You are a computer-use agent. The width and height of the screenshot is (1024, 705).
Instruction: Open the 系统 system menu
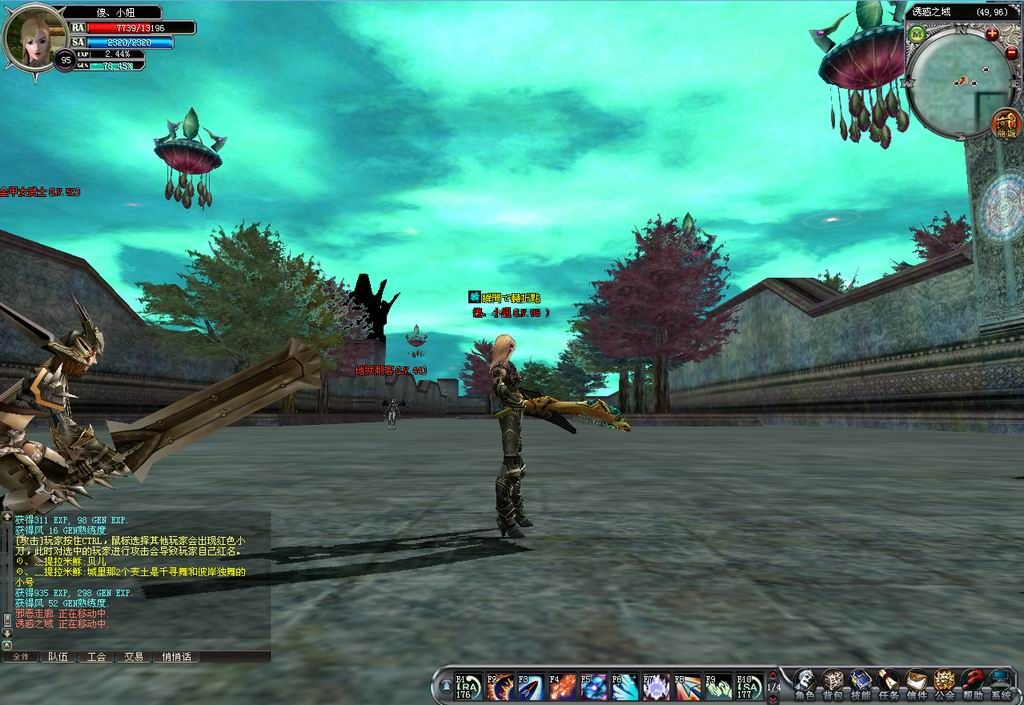999,683
